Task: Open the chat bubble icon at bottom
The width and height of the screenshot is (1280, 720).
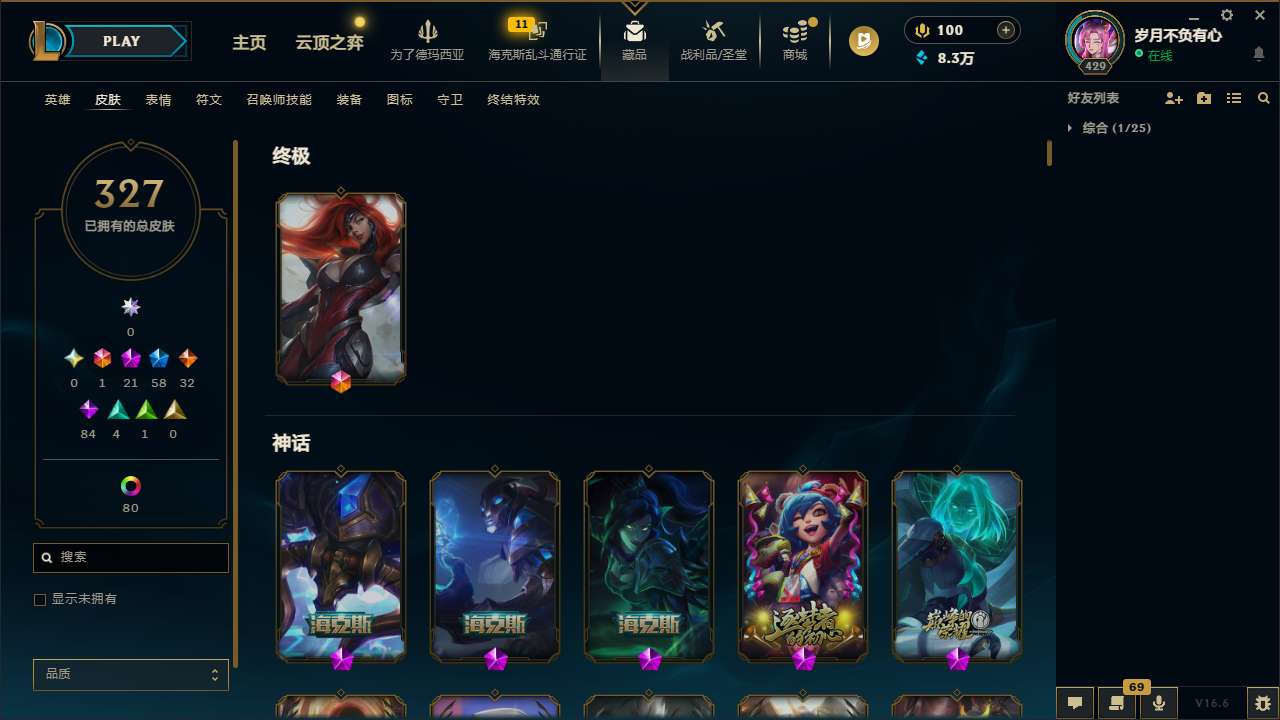Action: click(x=1075, y=703)
